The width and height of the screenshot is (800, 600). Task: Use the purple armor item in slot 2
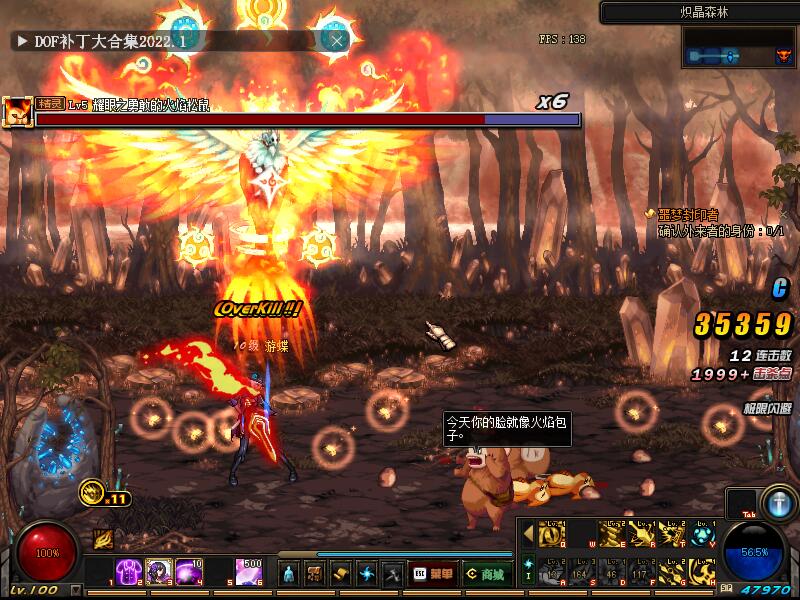(128, 572)
